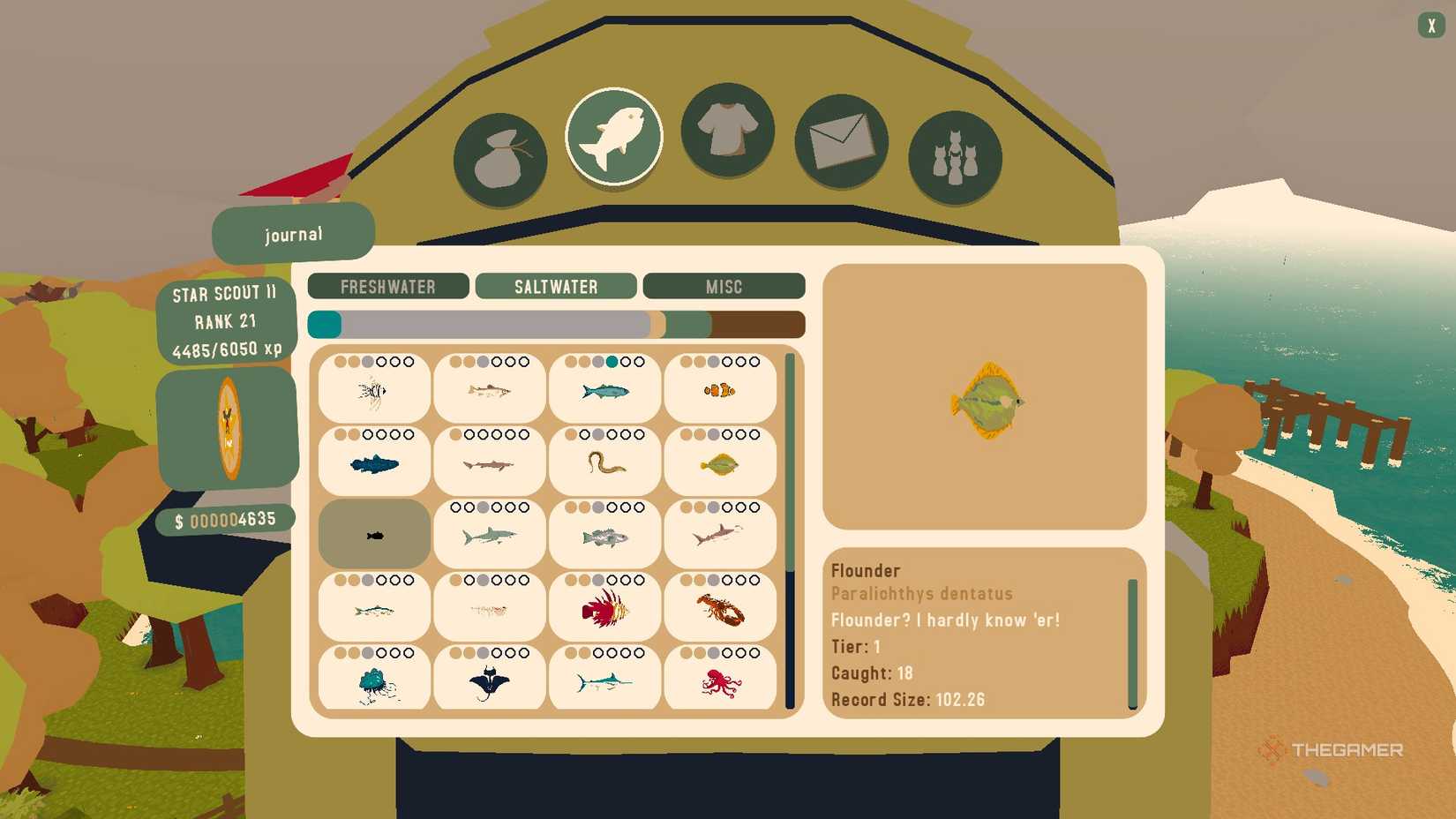1456x819 pixels.
Task: Select the undiscovered silhouette fish entry
Action: (x=373, y=534)
